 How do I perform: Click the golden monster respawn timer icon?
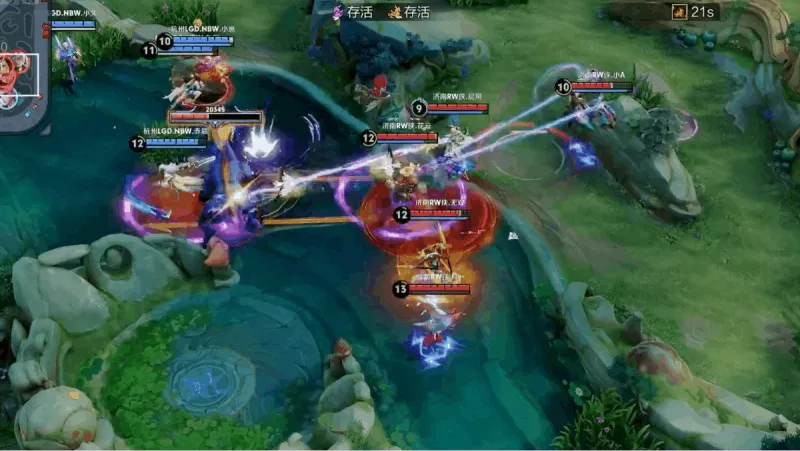tap(679, 12)
